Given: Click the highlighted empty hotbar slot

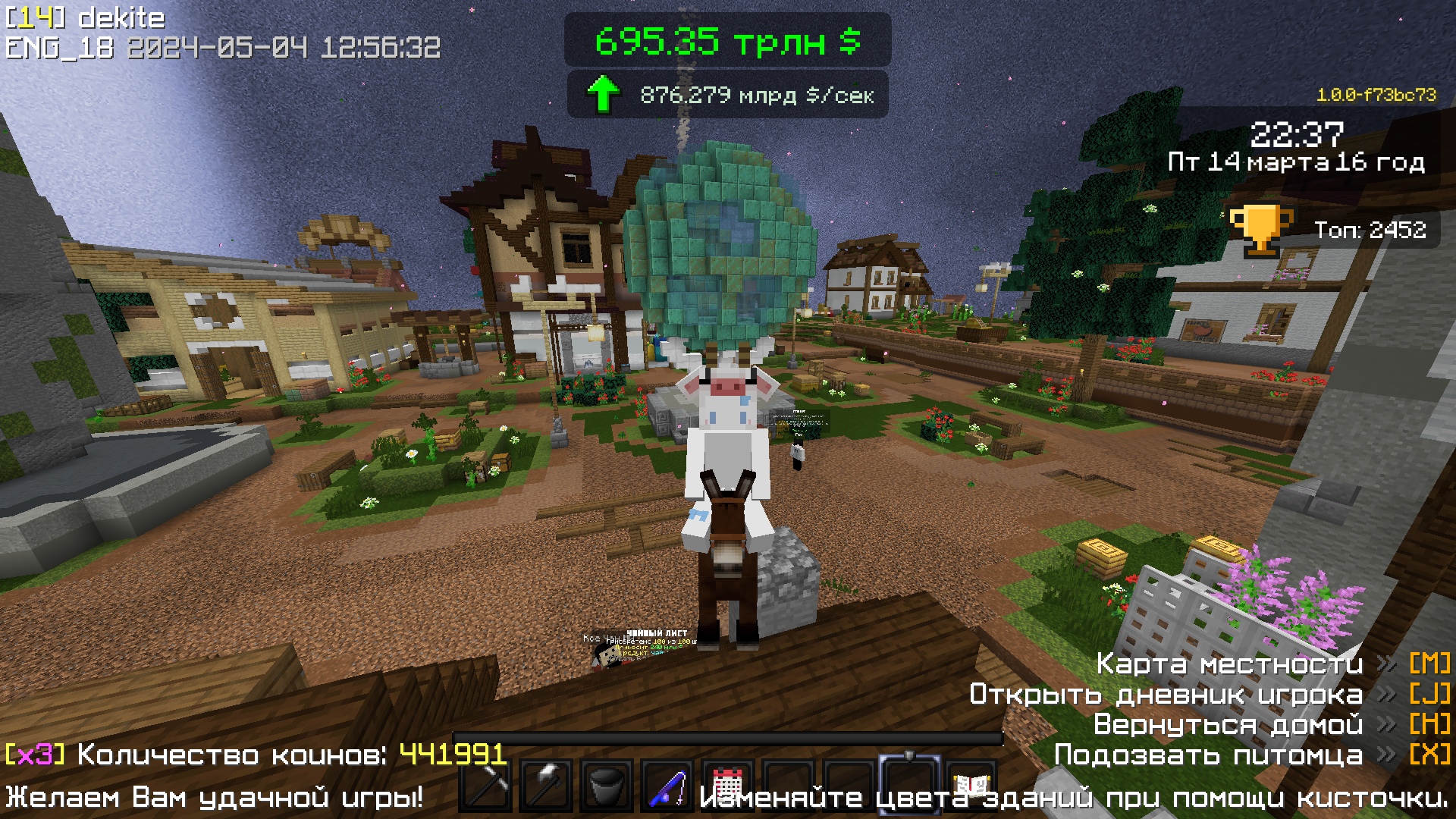Looking at the screenshot, I should click(x=910, y=784).
